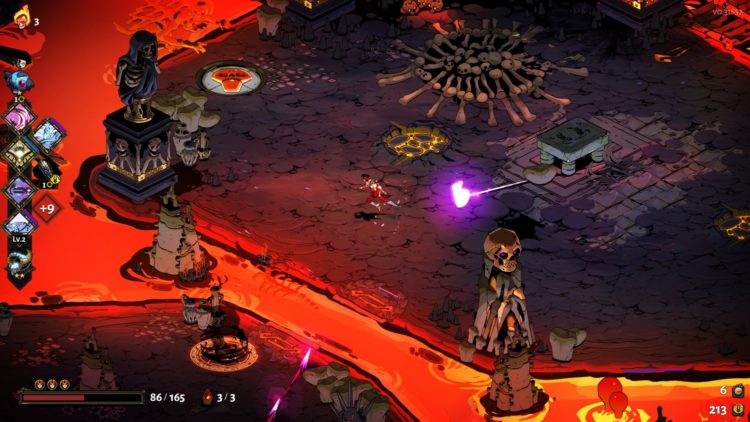Select the blue companion summon icon

coord(17,79)
